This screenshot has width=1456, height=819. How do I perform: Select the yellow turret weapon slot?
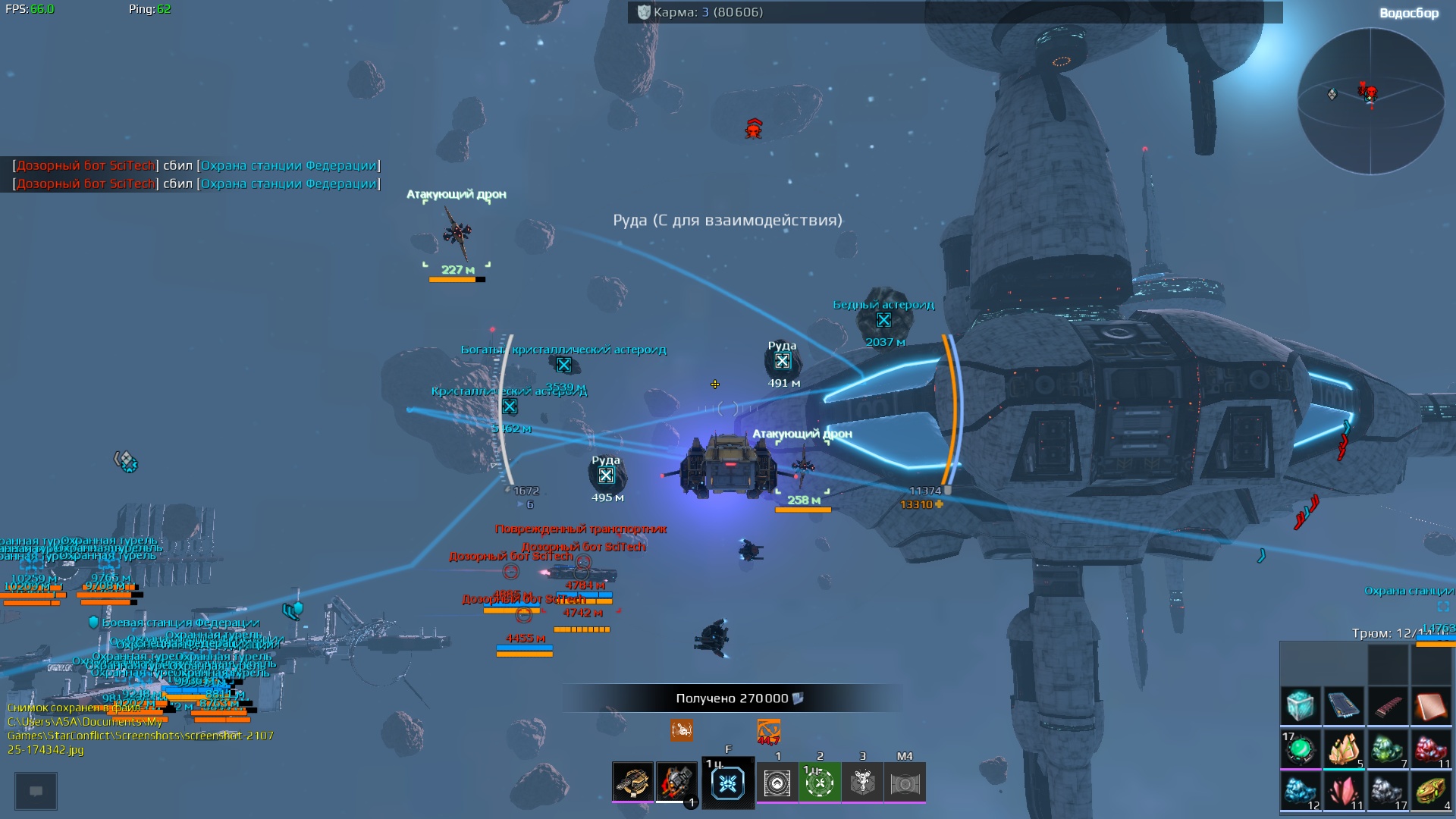click(632, 782)
